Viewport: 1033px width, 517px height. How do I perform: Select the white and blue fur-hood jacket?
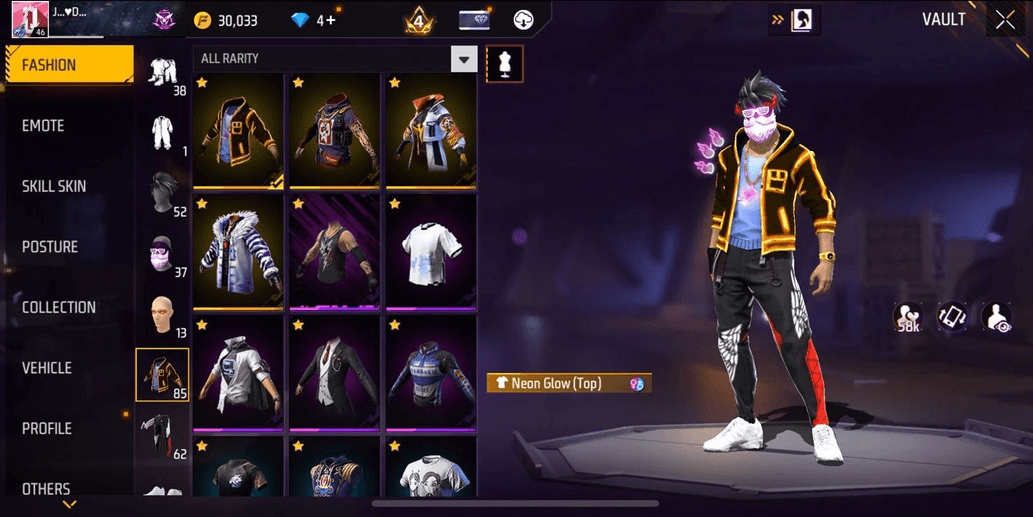tap(238, 252)
